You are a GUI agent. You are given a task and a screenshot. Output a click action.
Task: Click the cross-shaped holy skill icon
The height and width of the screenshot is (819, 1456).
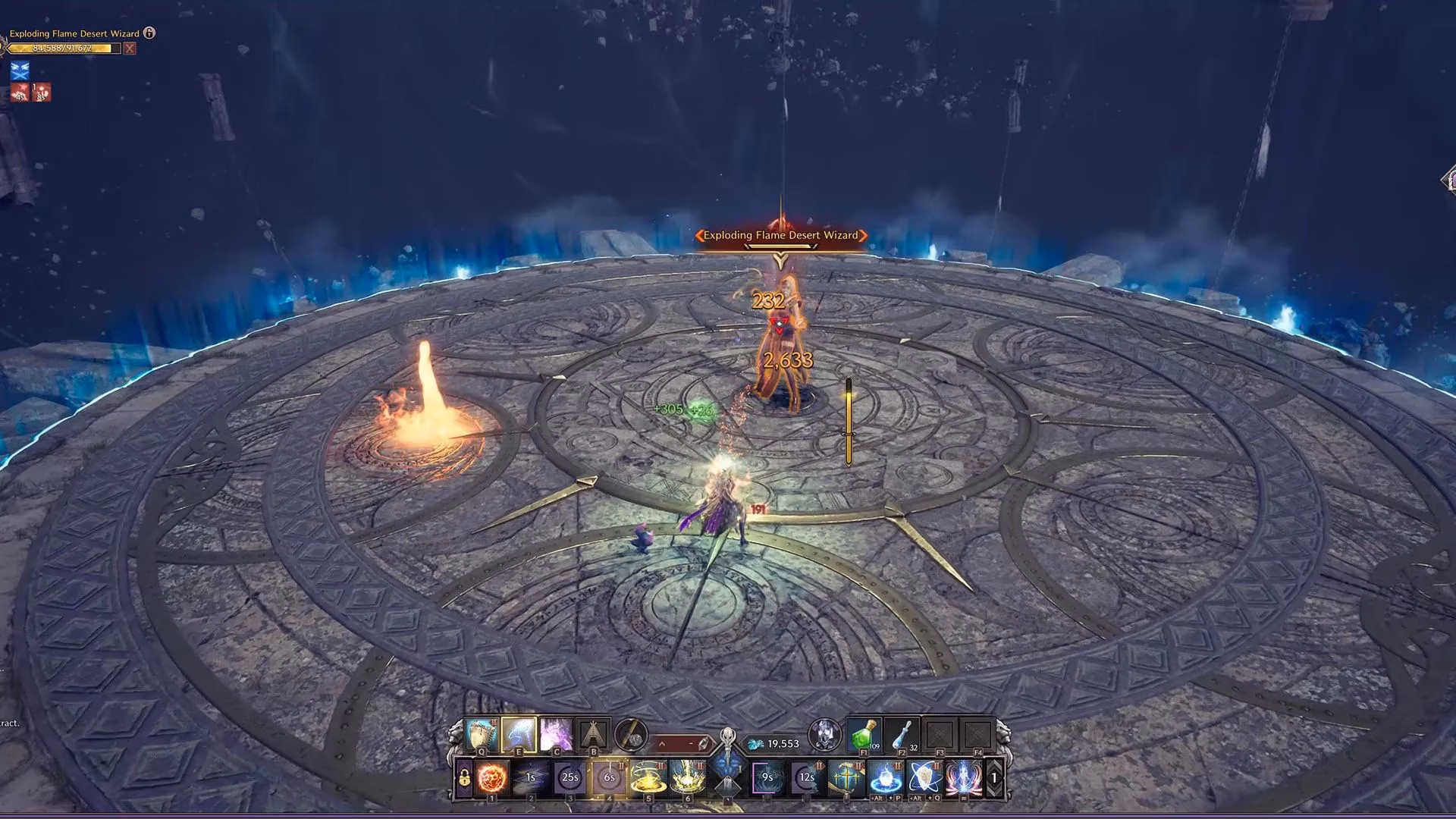(846, 777)
